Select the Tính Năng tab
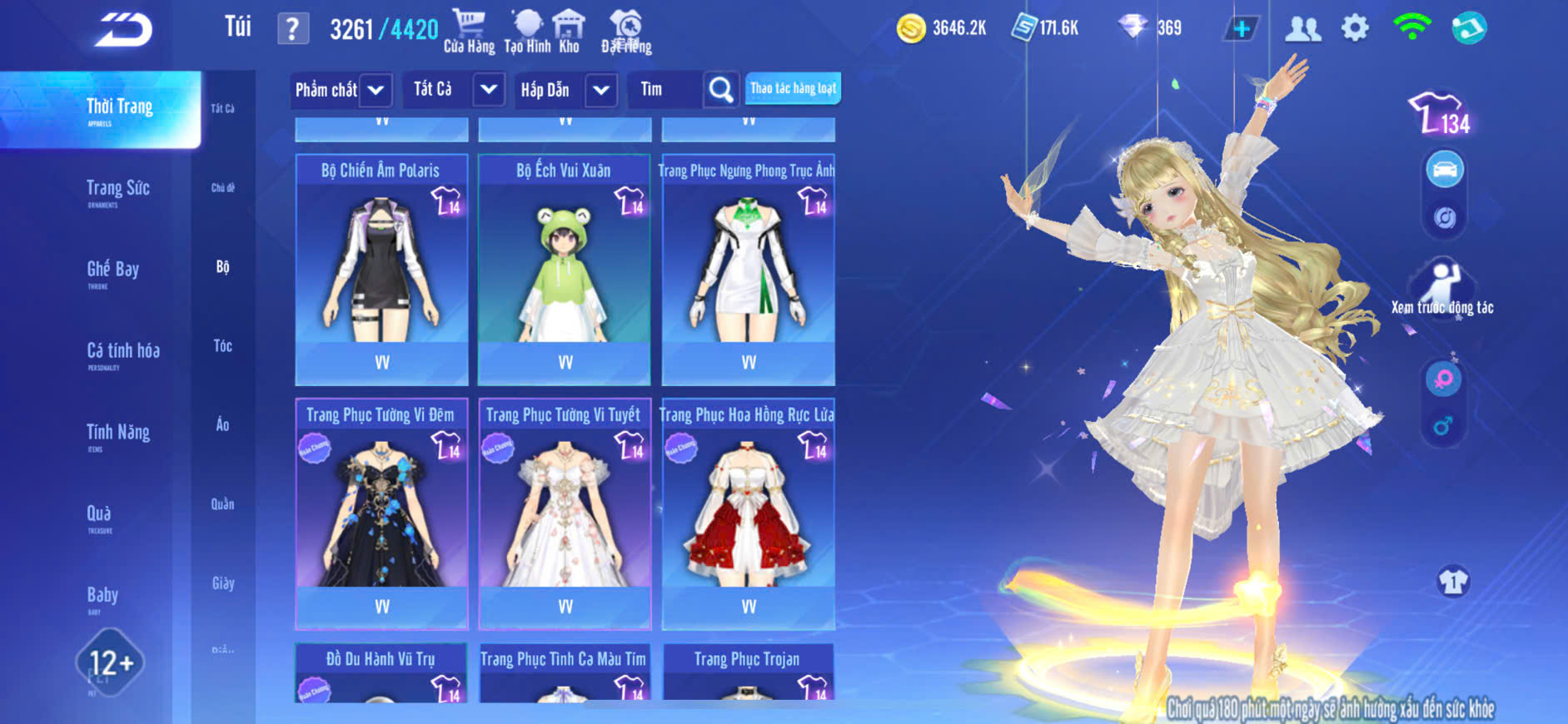The width and height of the screenshot is (1568, 724). [117, 433]
